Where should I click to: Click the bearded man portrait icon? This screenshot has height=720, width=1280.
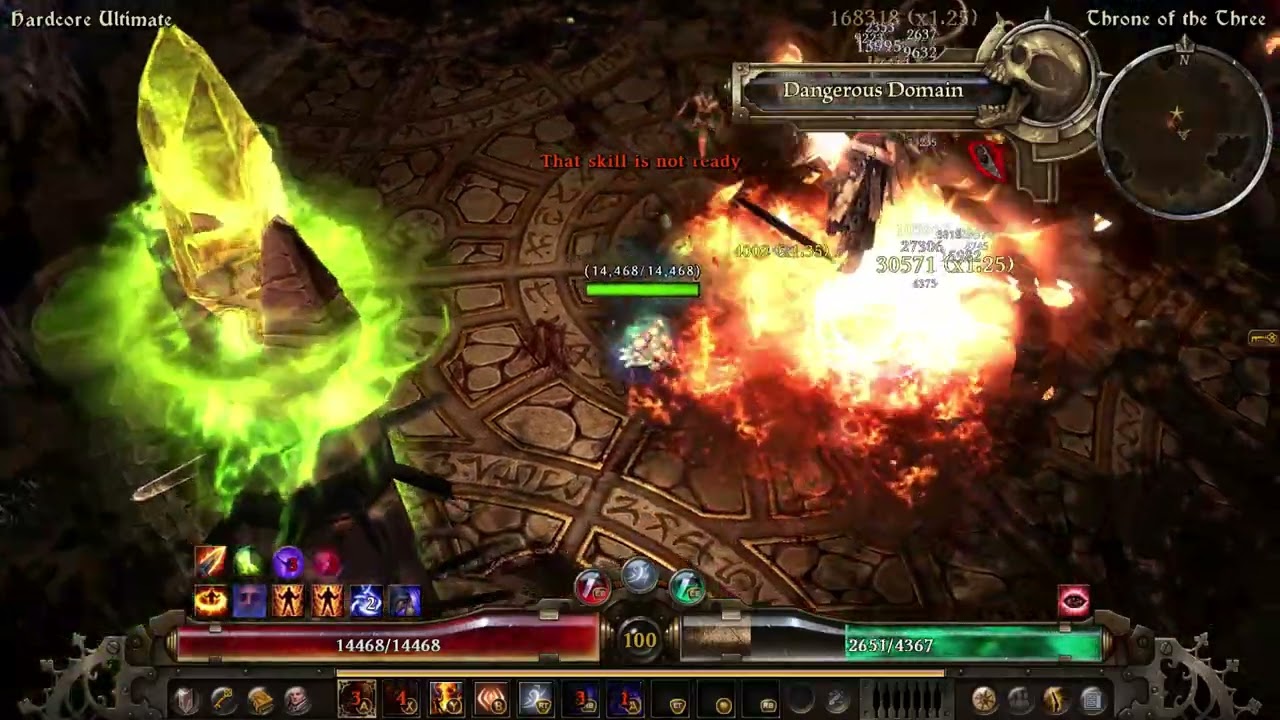click(x=296, y=700)
